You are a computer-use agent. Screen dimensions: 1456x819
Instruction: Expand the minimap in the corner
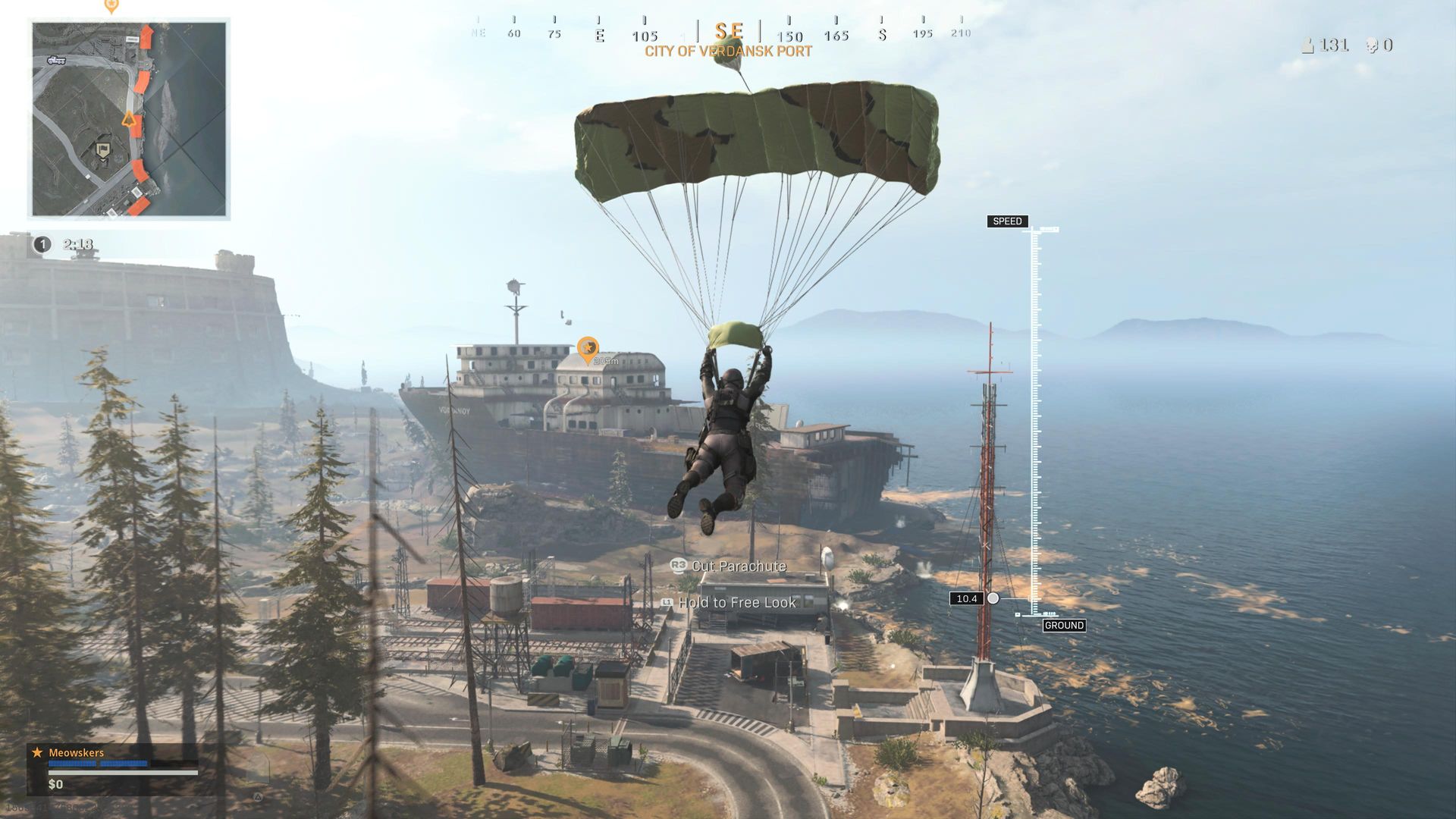129,118
